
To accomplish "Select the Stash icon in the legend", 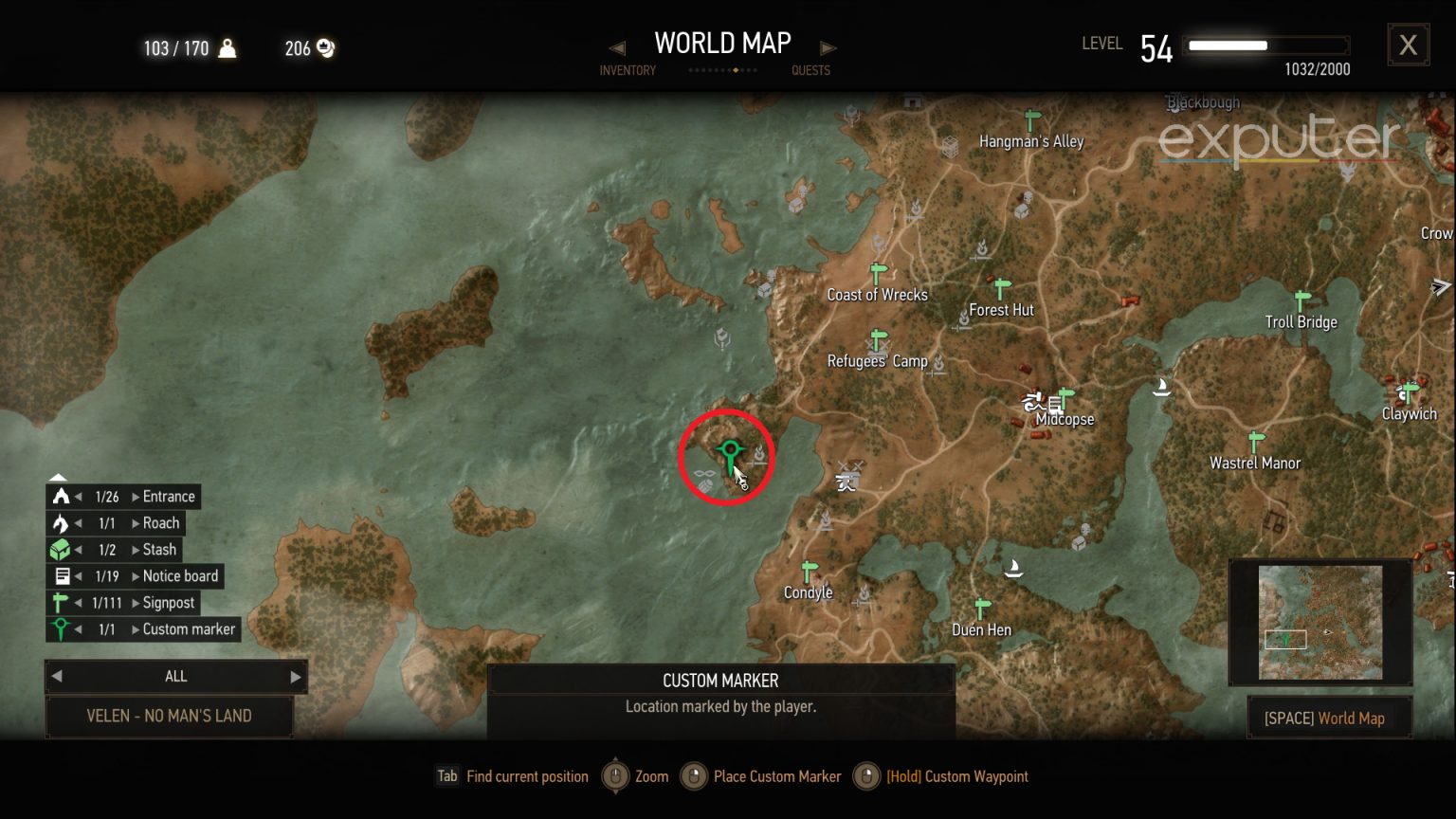I will (61, 549).
